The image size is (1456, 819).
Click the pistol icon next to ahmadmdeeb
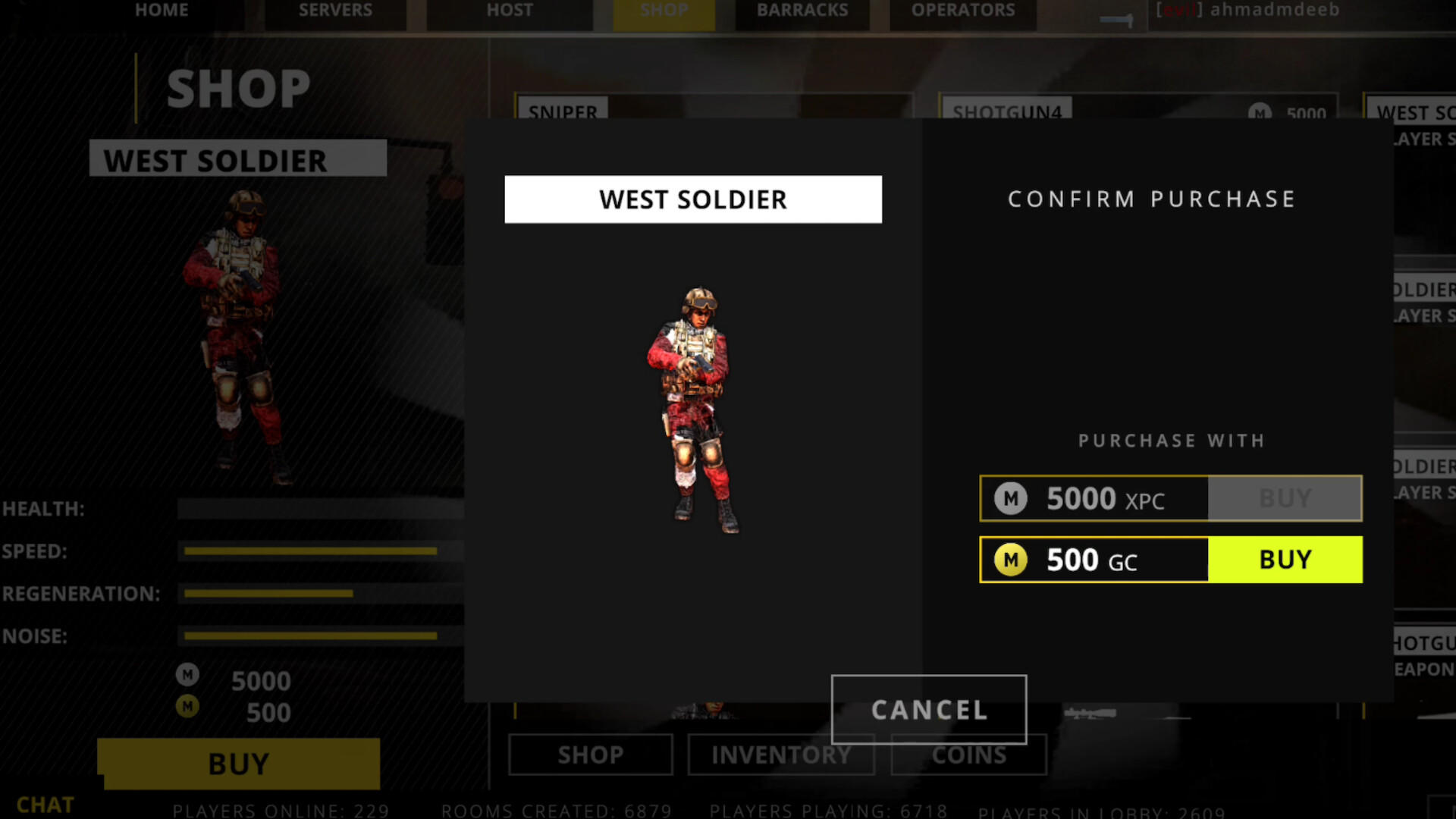pos(1115,20)
